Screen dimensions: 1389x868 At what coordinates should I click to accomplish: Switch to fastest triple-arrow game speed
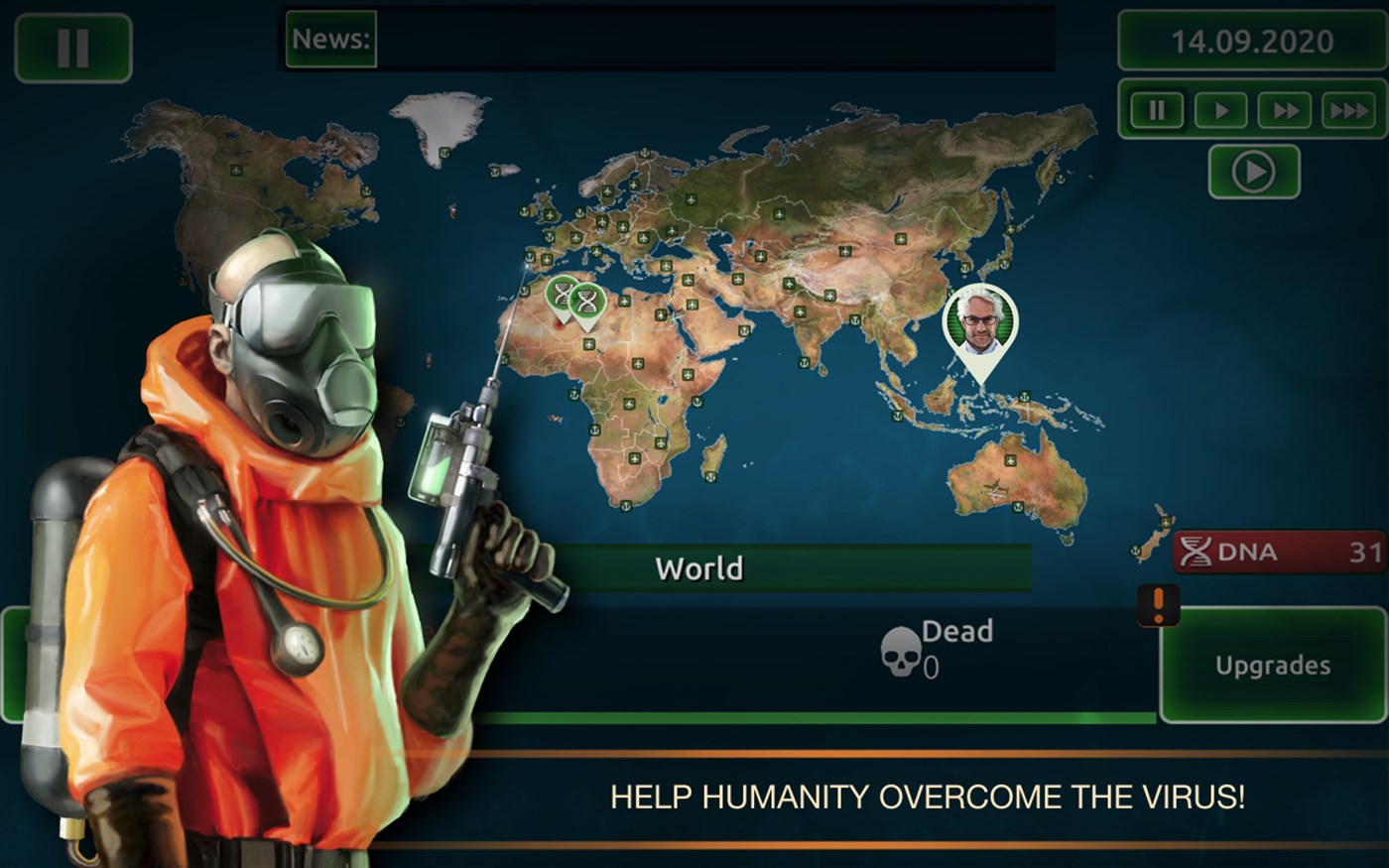coord(1350,110)
